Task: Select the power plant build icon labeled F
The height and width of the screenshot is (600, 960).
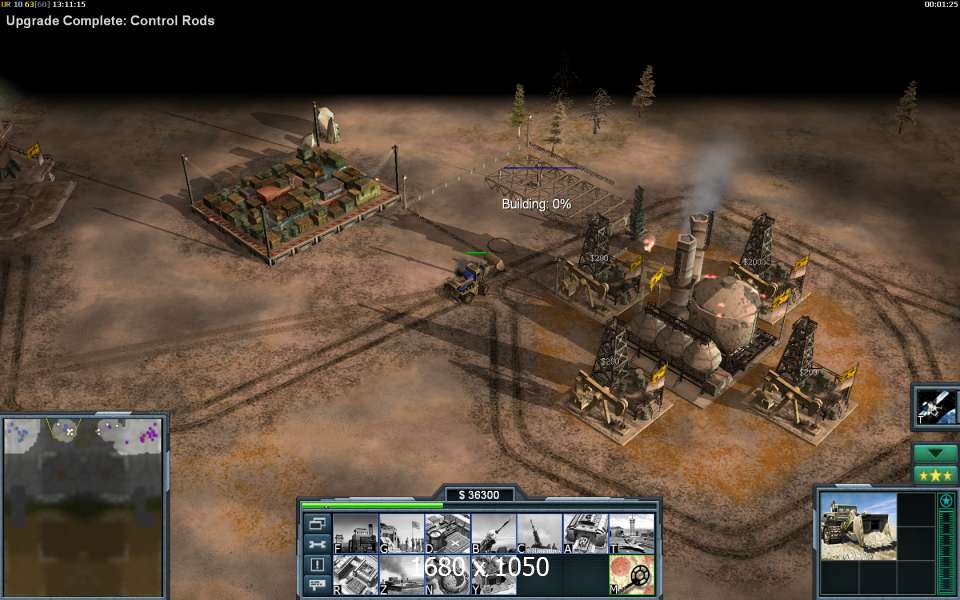Action: (x=355, y=533)
